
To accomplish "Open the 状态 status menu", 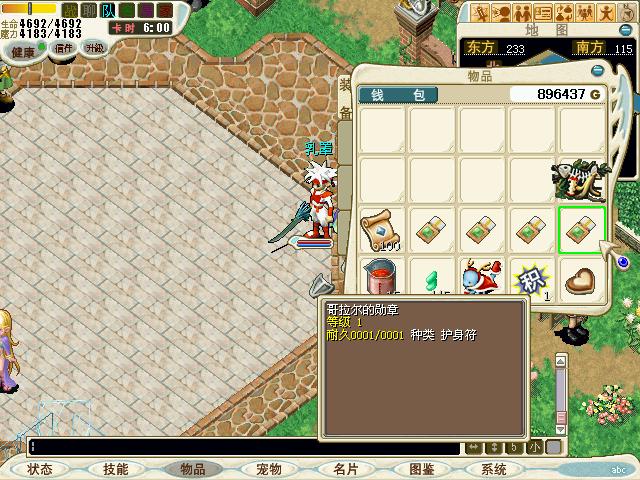I will (40, 469).
